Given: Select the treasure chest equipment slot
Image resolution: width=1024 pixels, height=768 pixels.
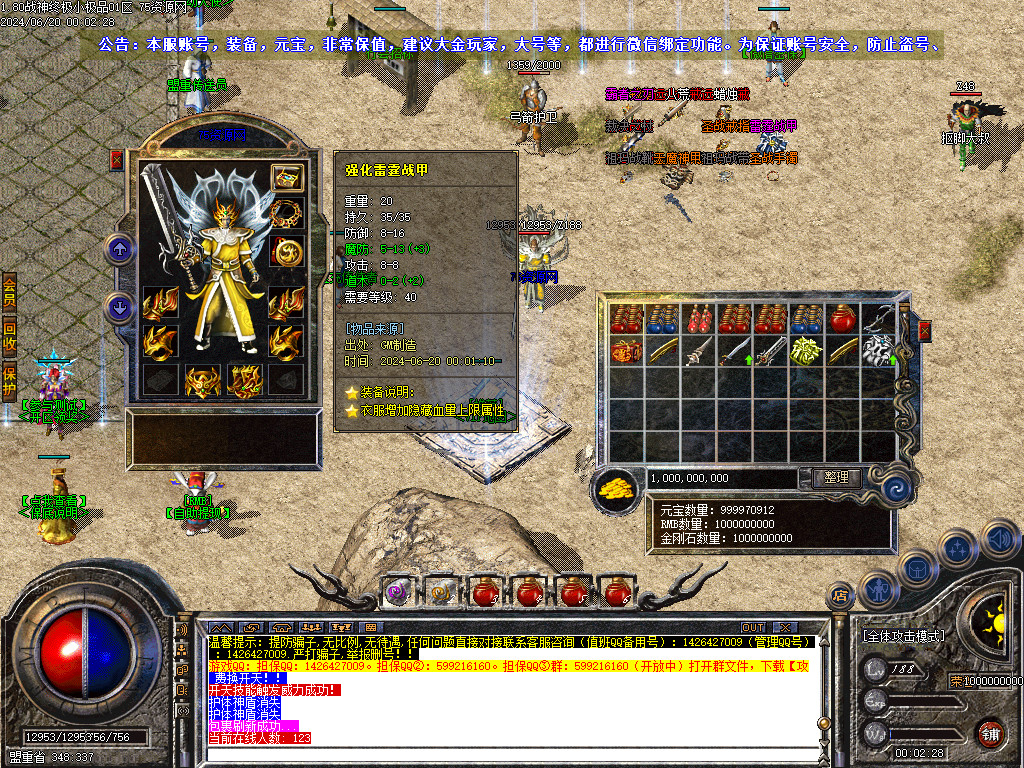Looking at the screenshot, I should pyautogui.click(x=287, y=178).
